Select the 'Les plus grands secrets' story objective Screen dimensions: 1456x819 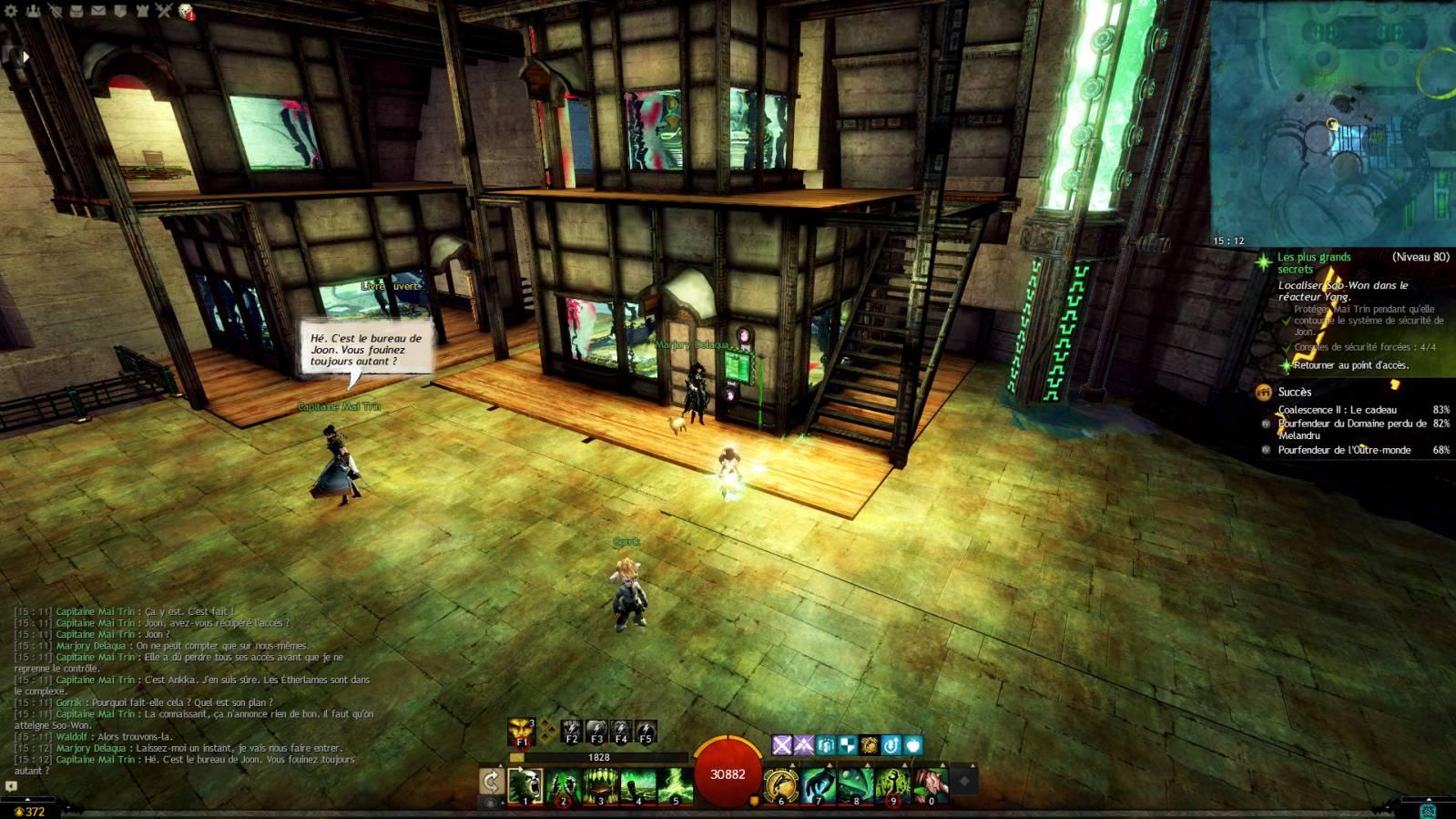pos(1314,262)
